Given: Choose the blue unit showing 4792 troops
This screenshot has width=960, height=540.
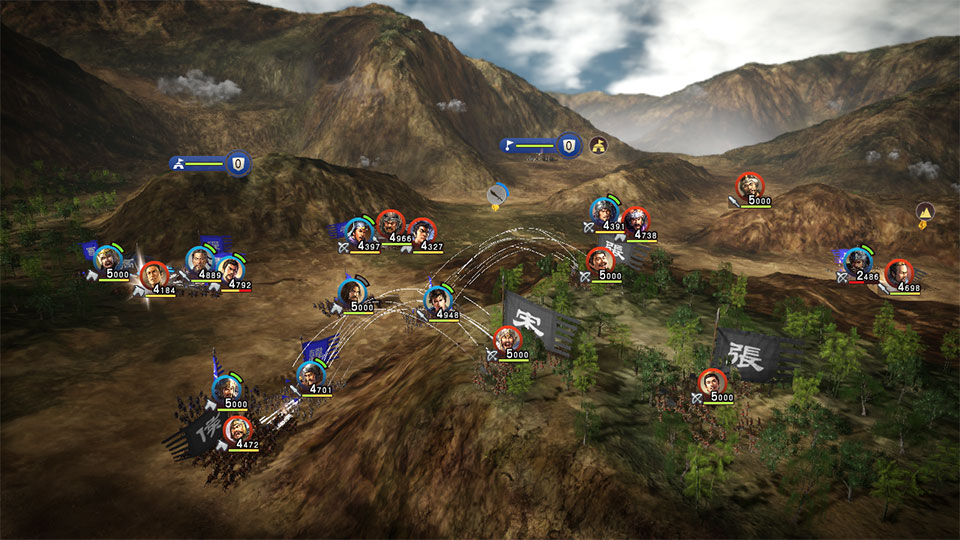Looking at the screenshot, I should (231, 270).
